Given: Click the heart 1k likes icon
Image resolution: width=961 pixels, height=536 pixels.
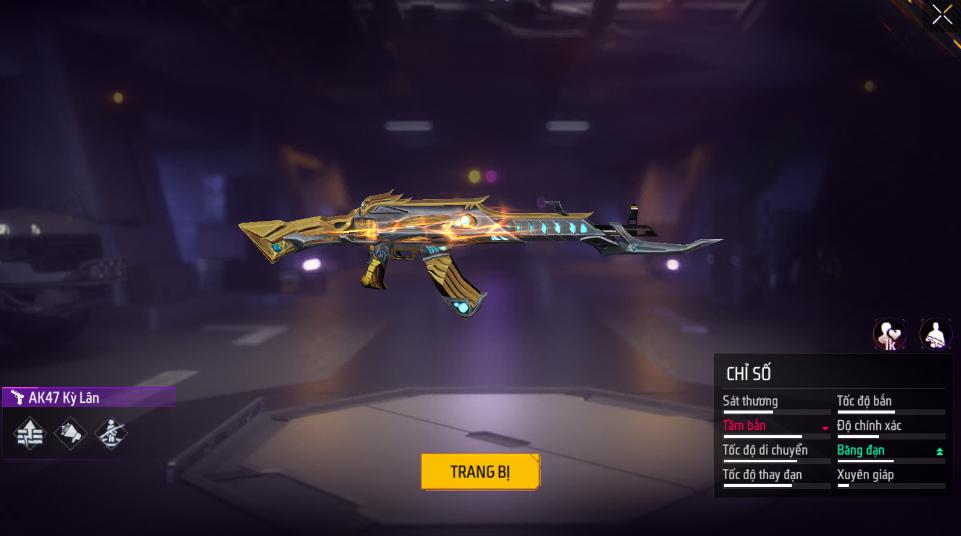Looking at the screenshot, I should [889, 335].
